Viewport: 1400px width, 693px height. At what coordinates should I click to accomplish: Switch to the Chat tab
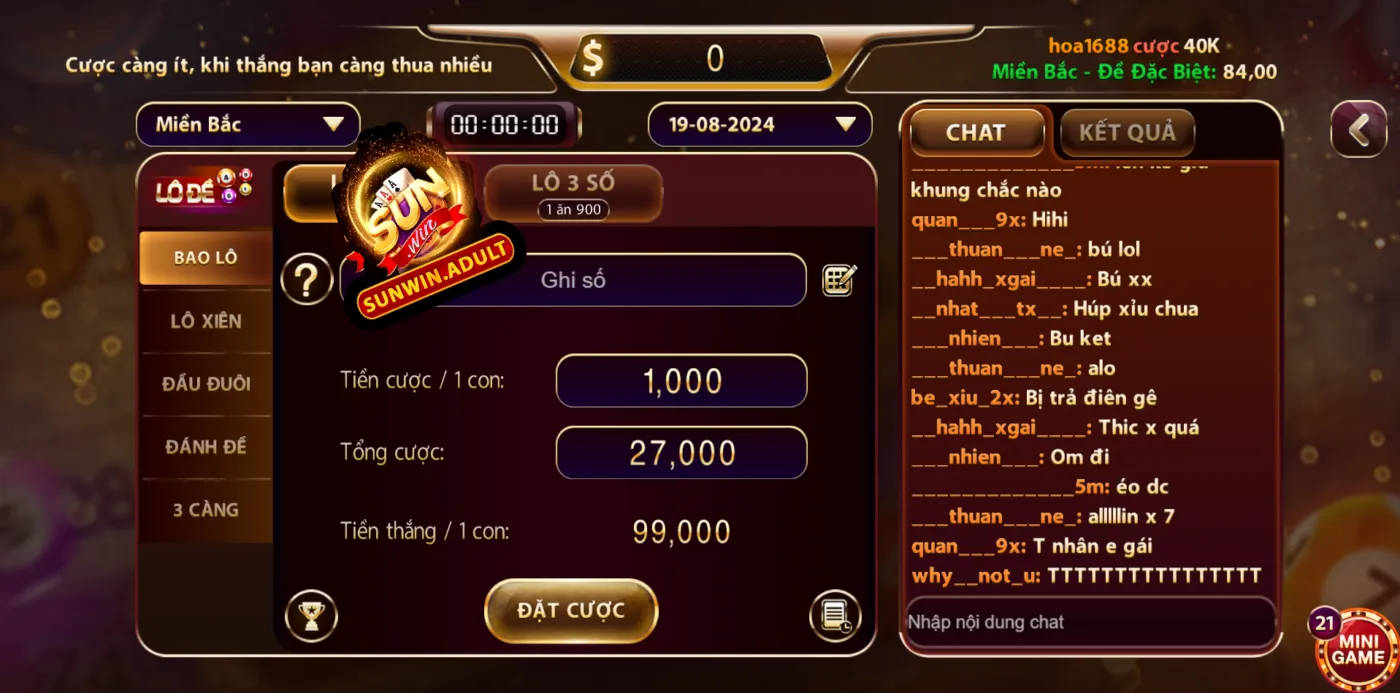(975, 133)
